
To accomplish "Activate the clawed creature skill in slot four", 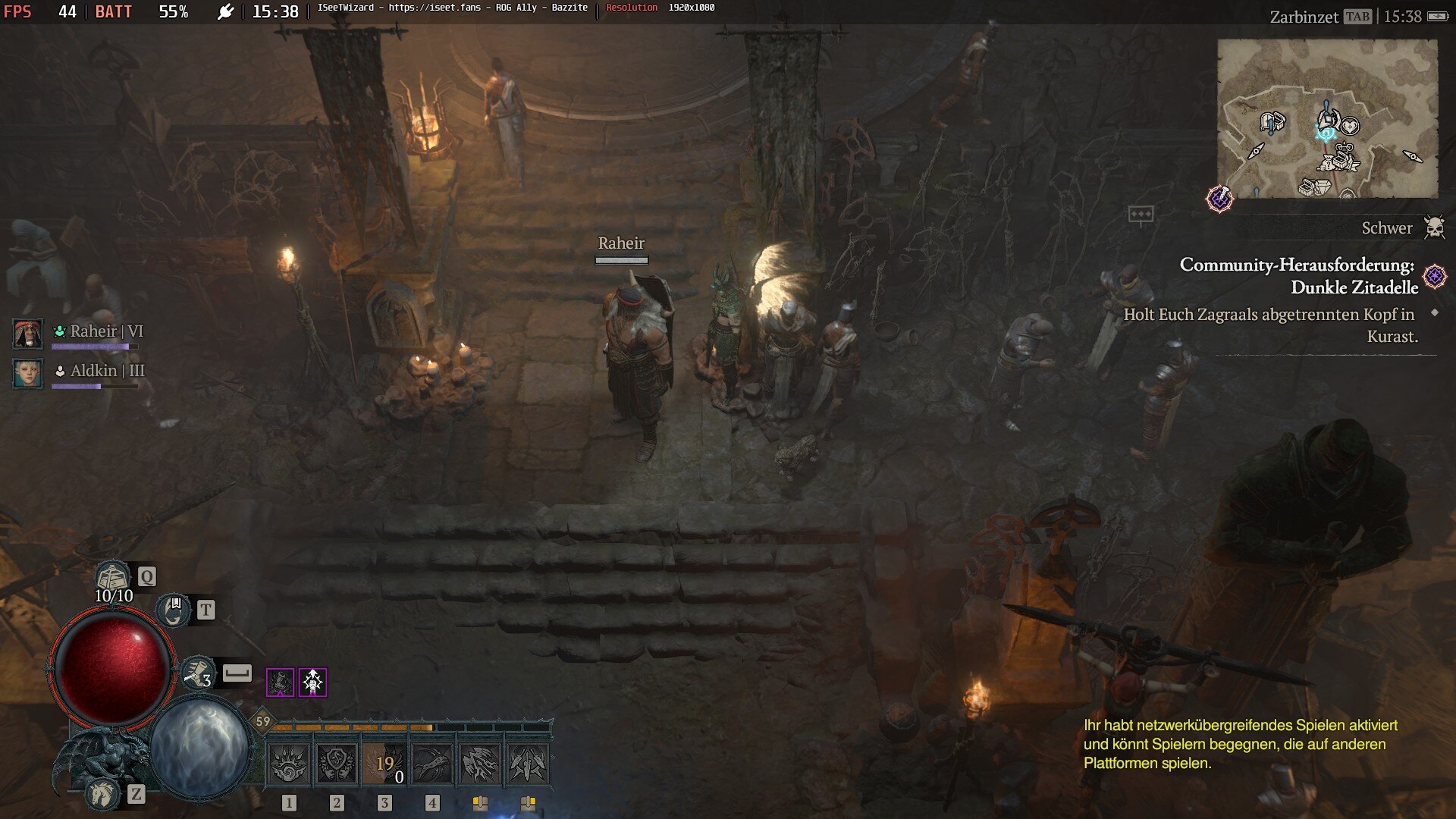I will [432, 763].
